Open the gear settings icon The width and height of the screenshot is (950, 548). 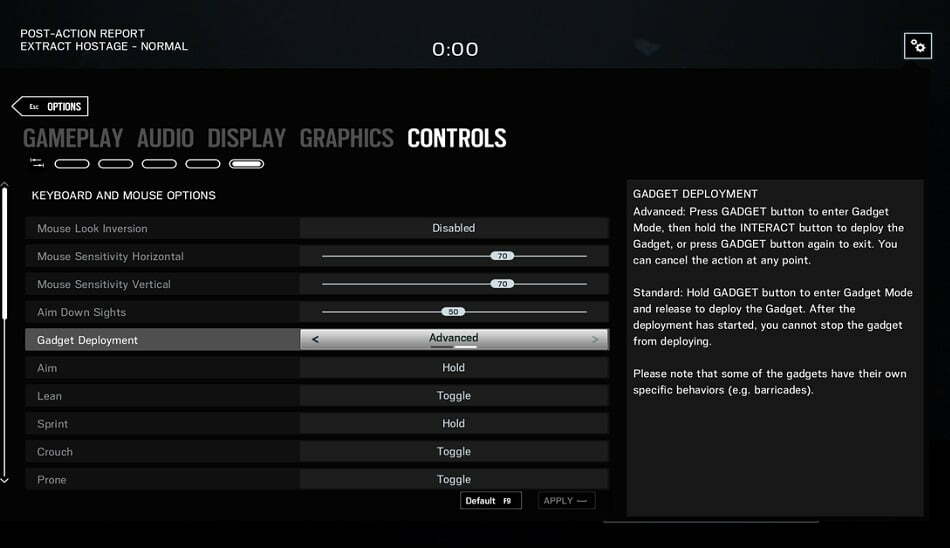coord(917,46)
